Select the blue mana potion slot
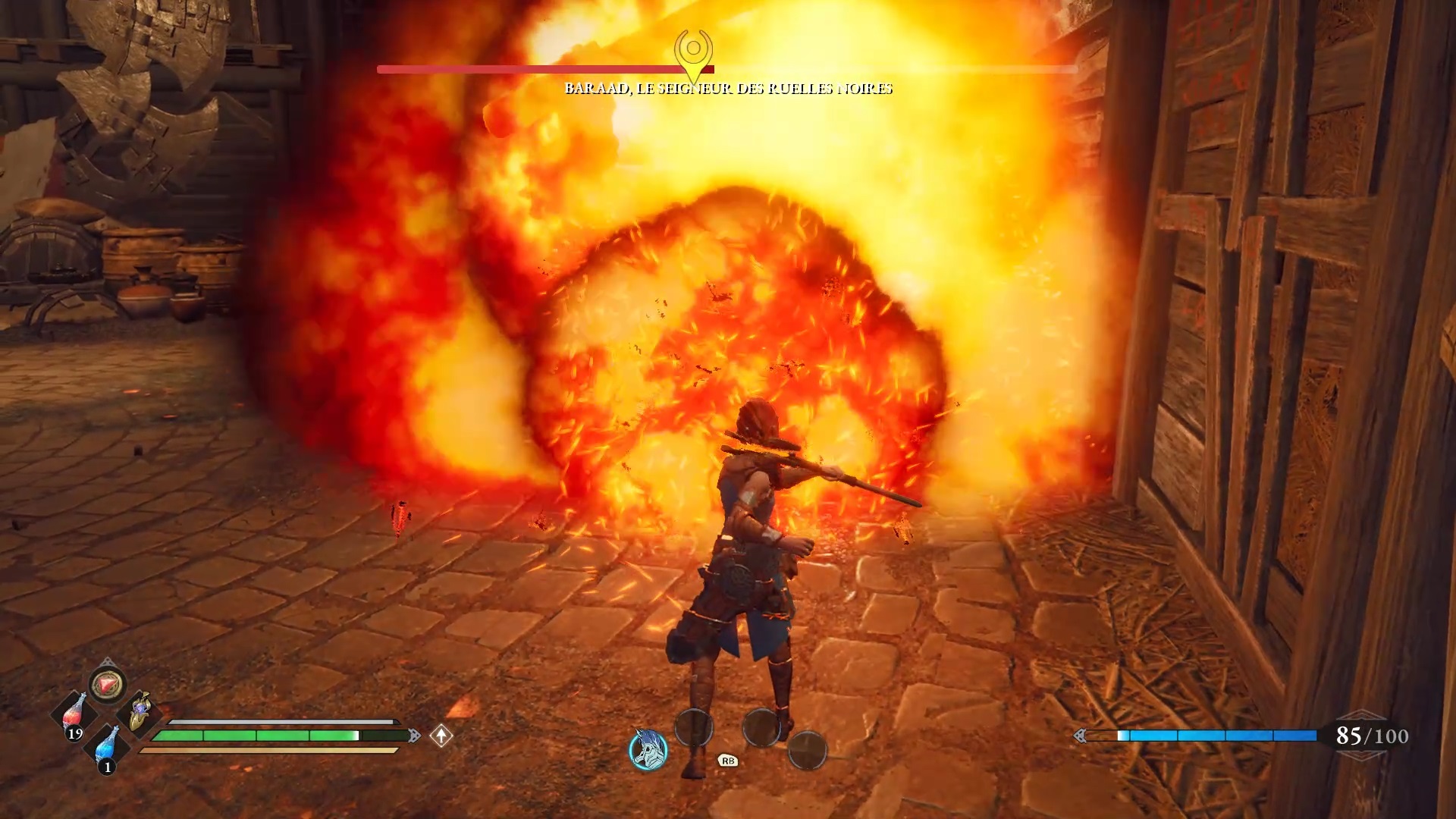1456x819 pixels. (108, 746)
